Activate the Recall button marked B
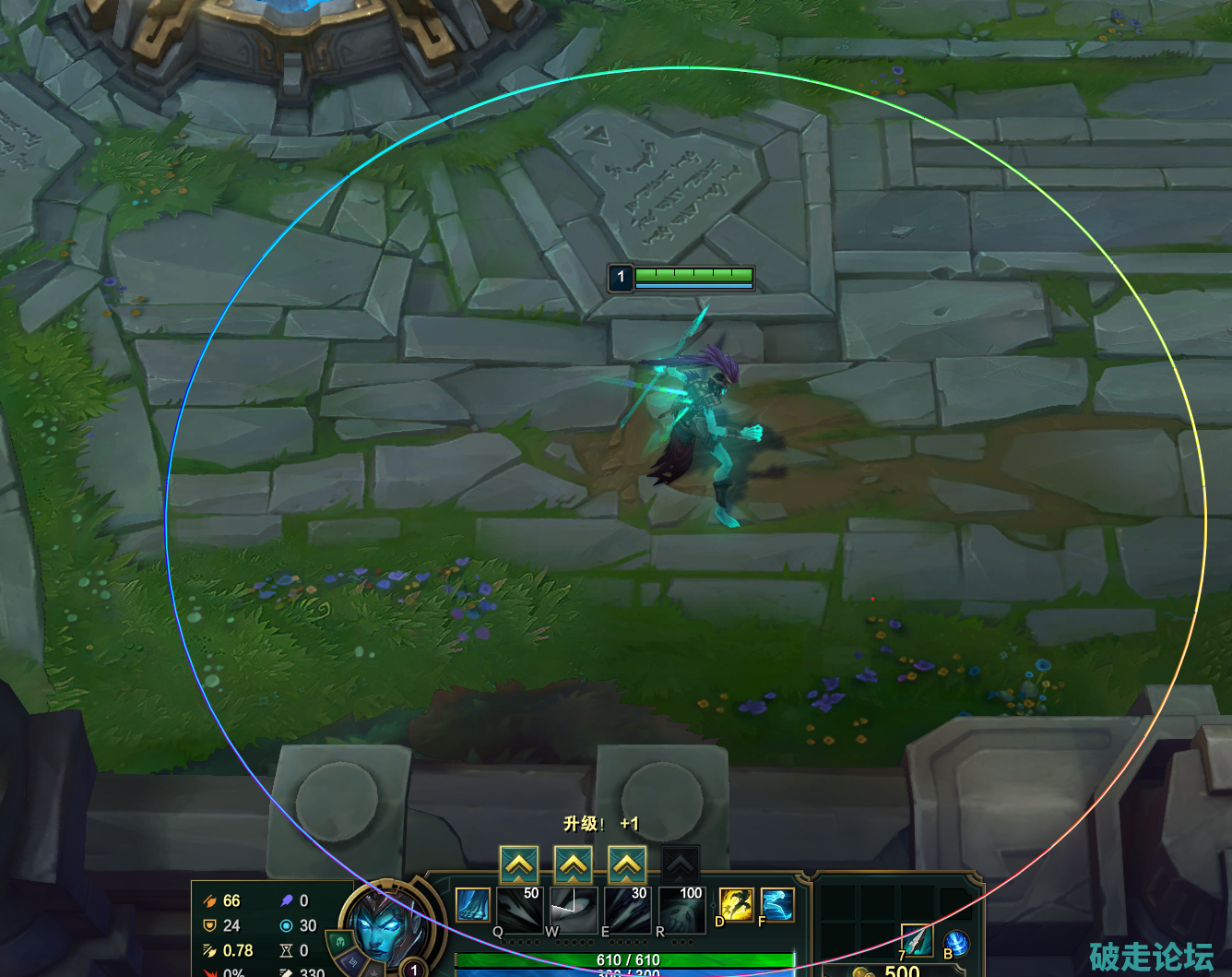Screen dimensions: 1232x977 [956, 943]
